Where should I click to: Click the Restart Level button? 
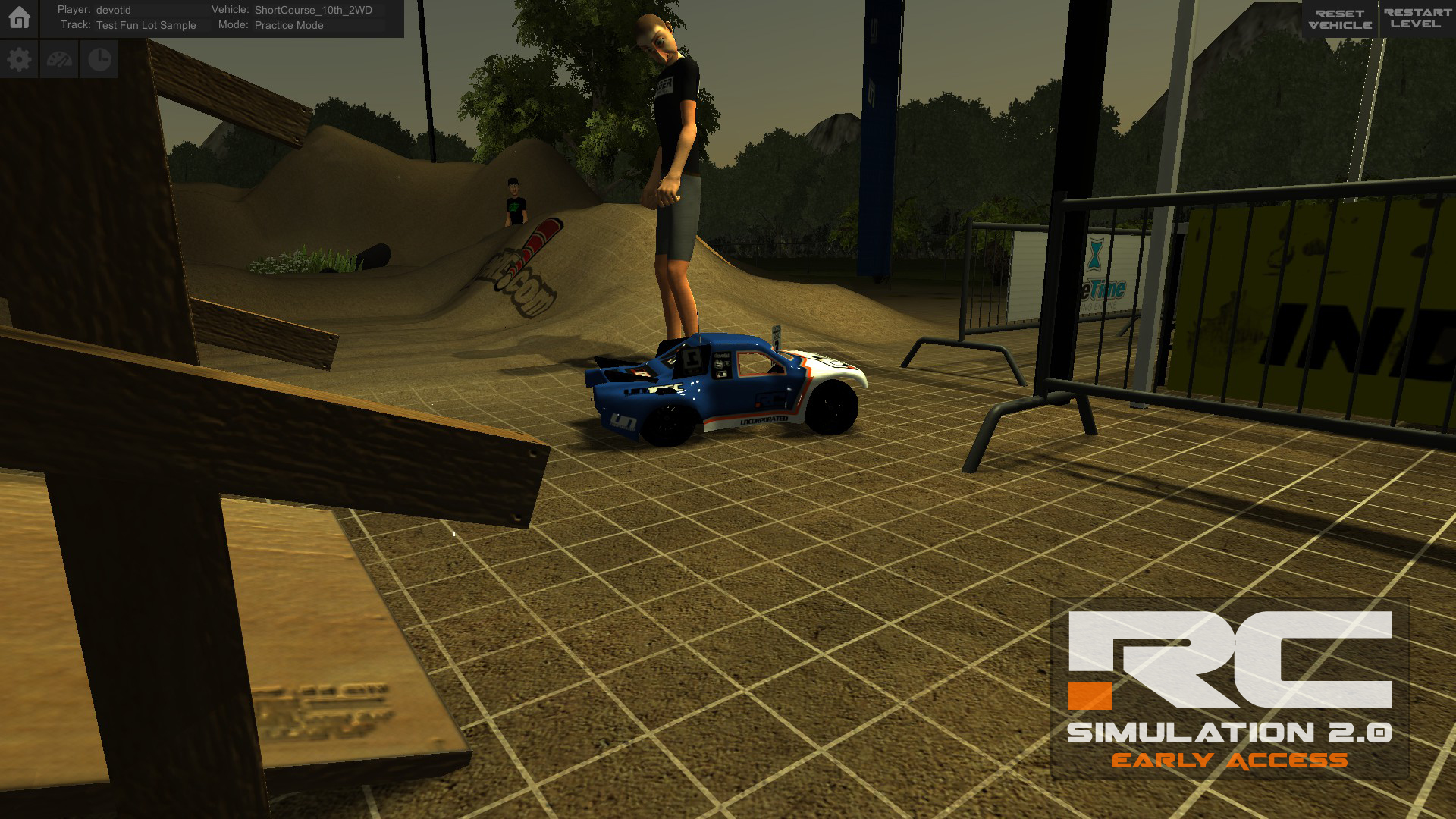coord(1417,19)
